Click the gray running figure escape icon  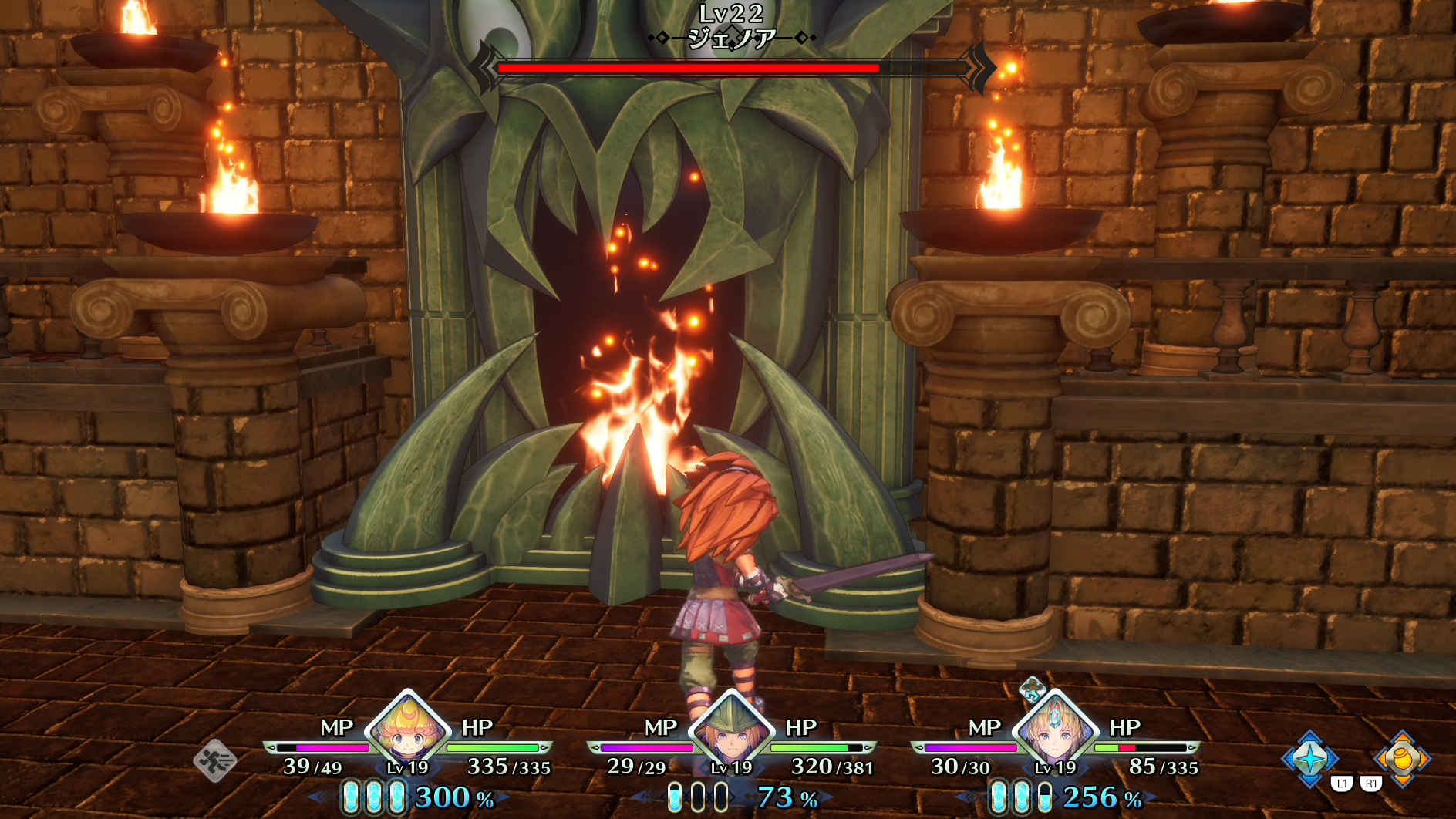click(215, 760)
